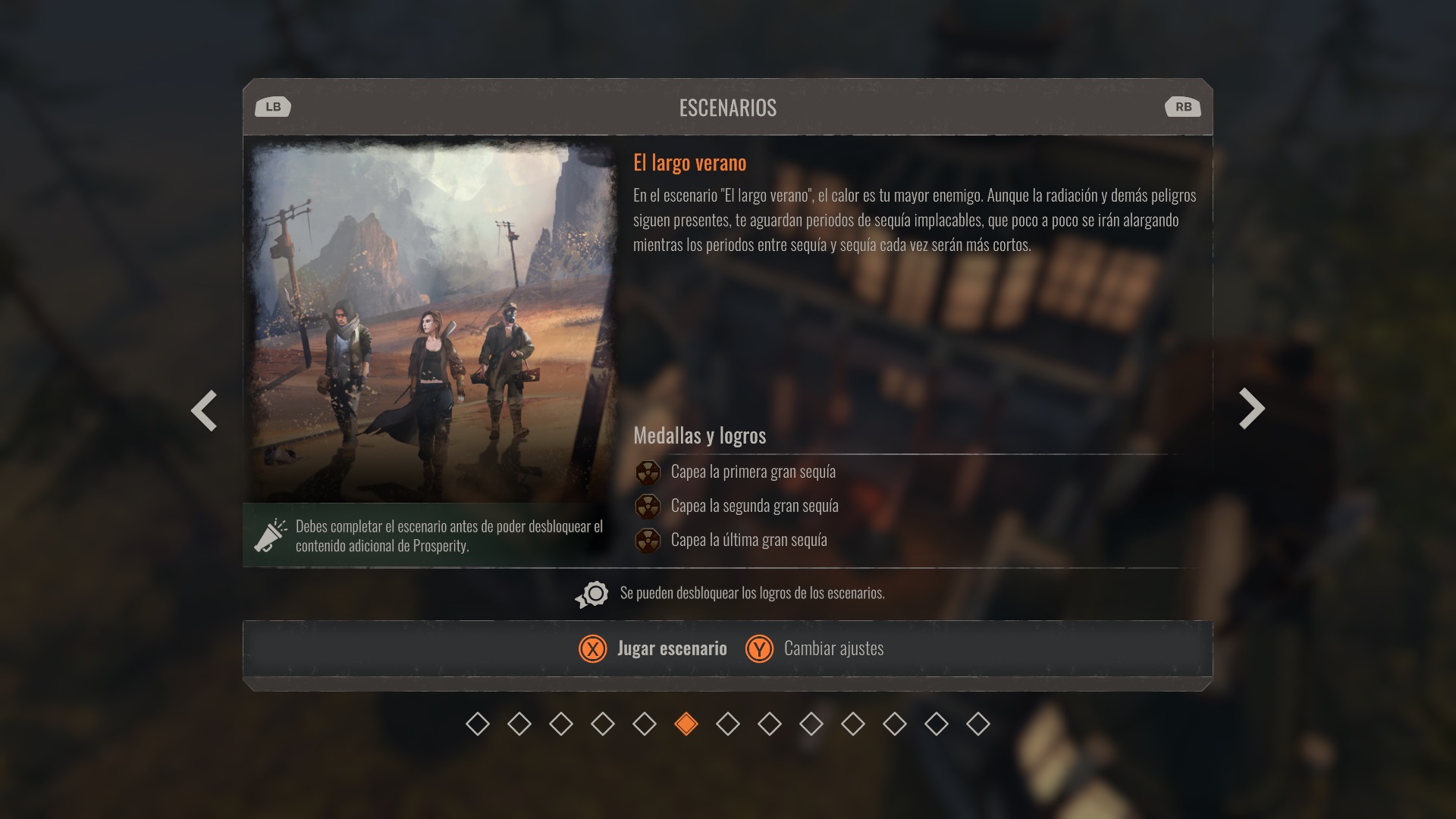1456x819 pixels.
Task: Select the diamond directly after the orange one
Action: click(728, 725)
